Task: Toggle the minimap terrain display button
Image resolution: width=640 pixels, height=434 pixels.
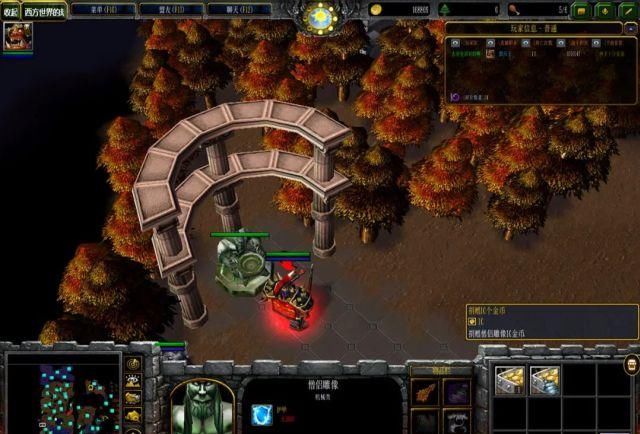Action: pyautogui.click(x=133, y=380)
